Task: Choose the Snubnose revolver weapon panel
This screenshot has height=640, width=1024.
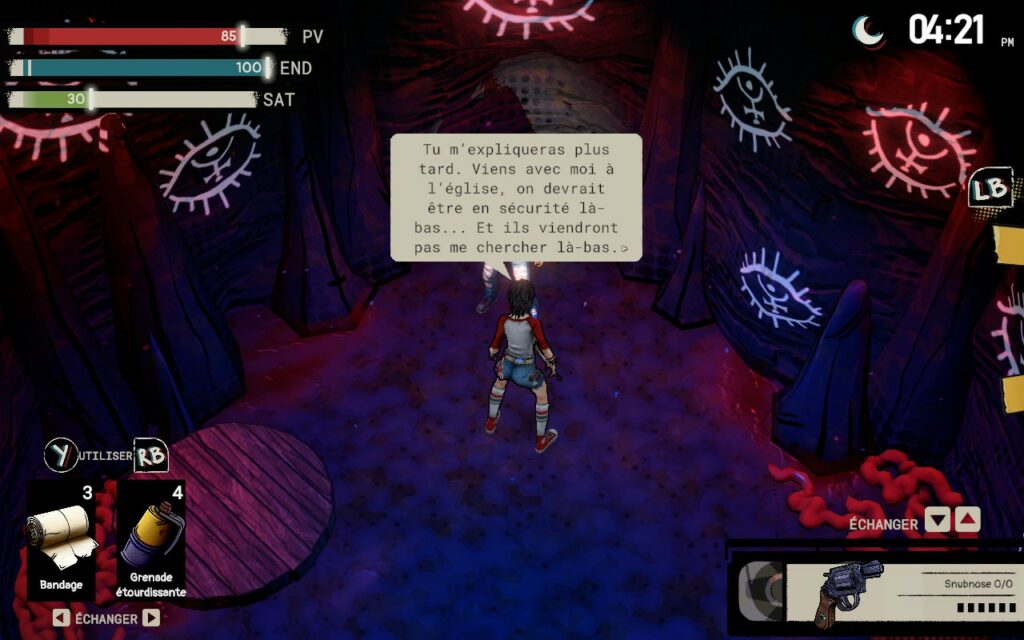Action: 875,592
